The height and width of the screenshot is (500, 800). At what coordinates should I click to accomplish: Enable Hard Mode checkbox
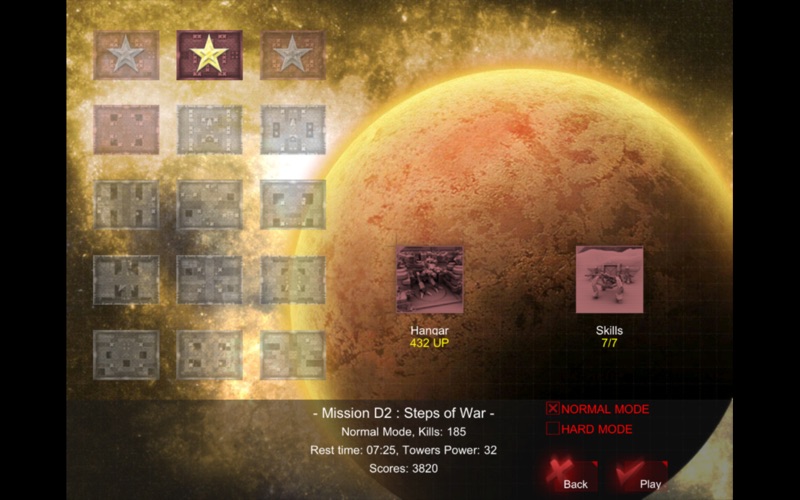(x=553, y=429)
